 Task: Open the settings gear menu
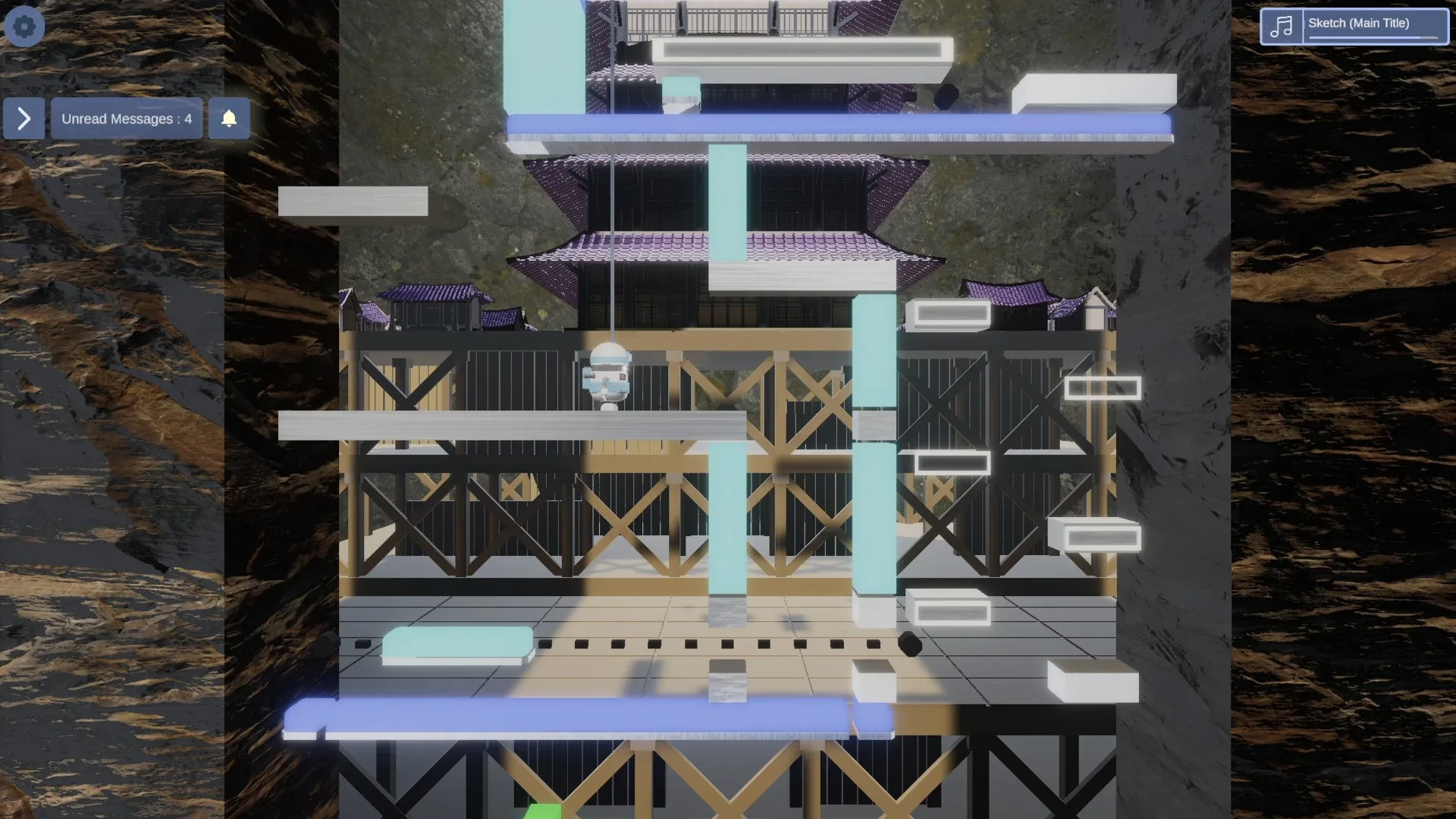[24, 26]
